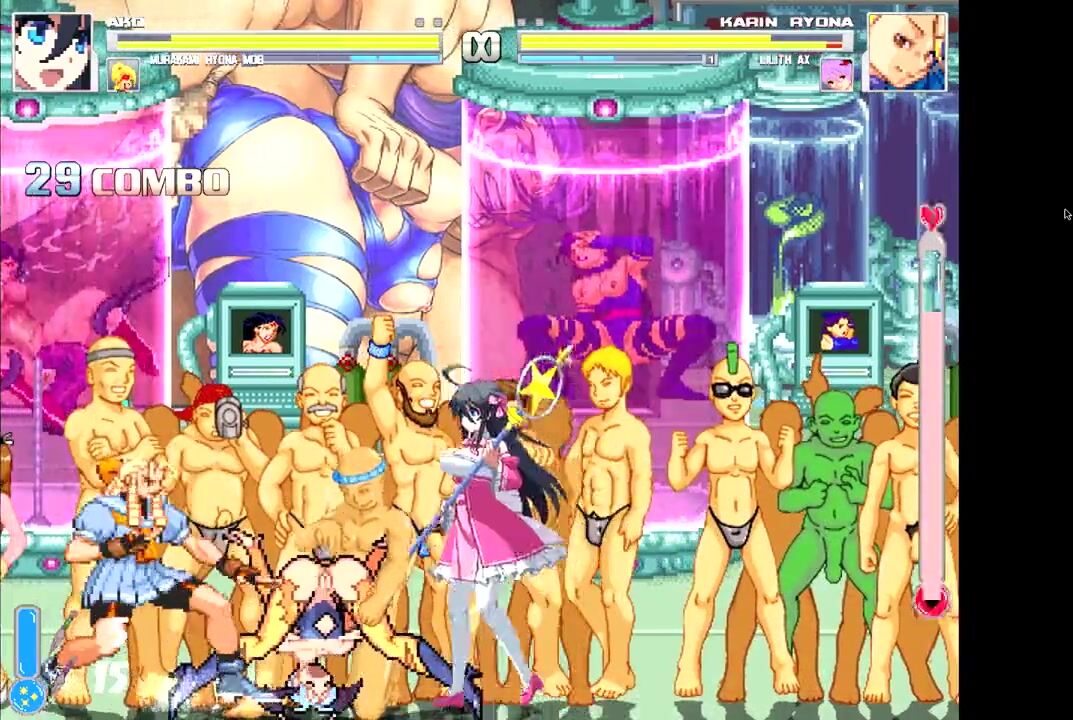Select the small blonde partner portrait

coord(123,76)
